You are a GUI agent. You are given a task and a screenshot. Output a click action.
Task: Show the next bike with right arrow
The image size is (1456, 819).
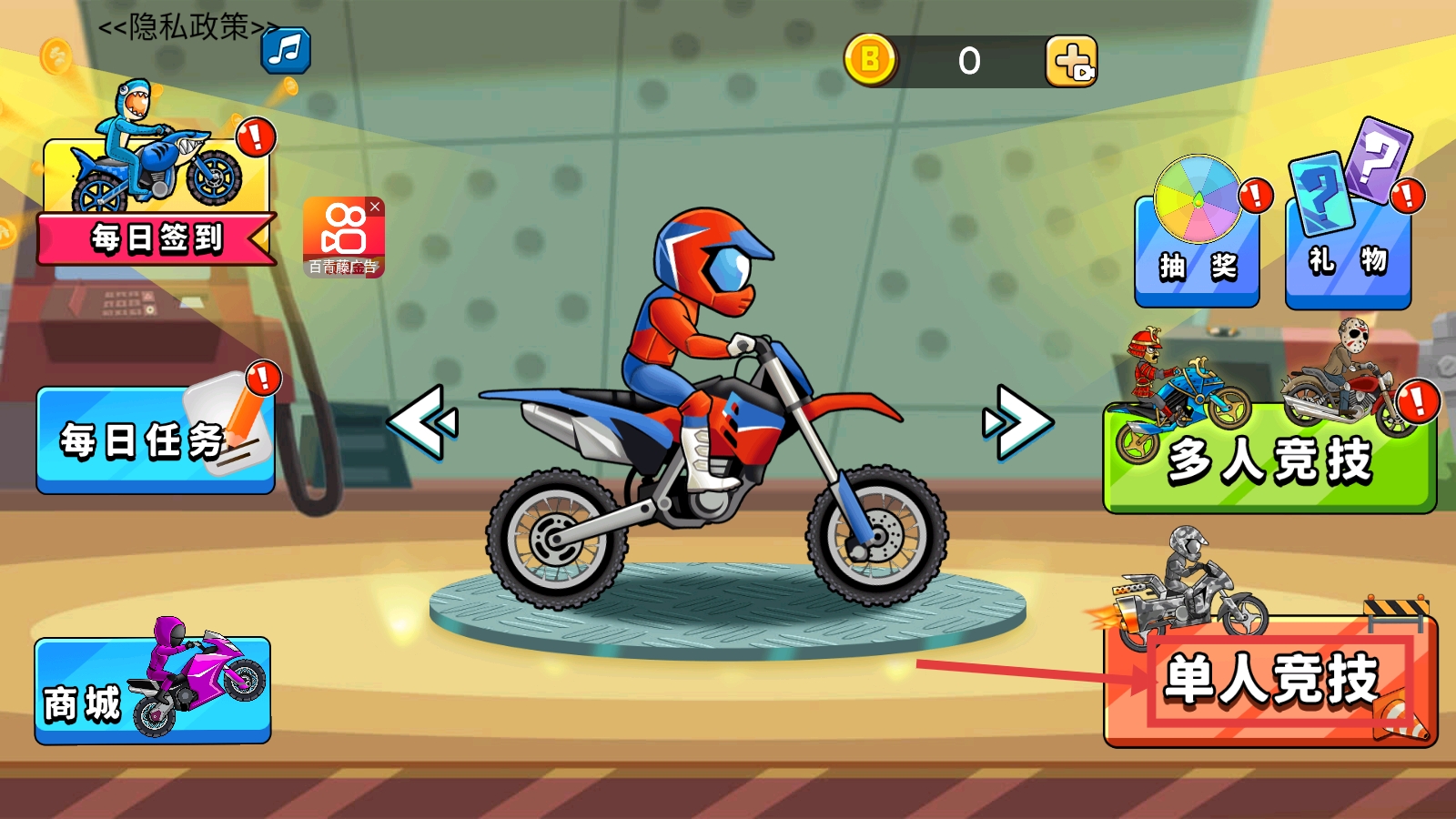click(x=1018, y=421)
